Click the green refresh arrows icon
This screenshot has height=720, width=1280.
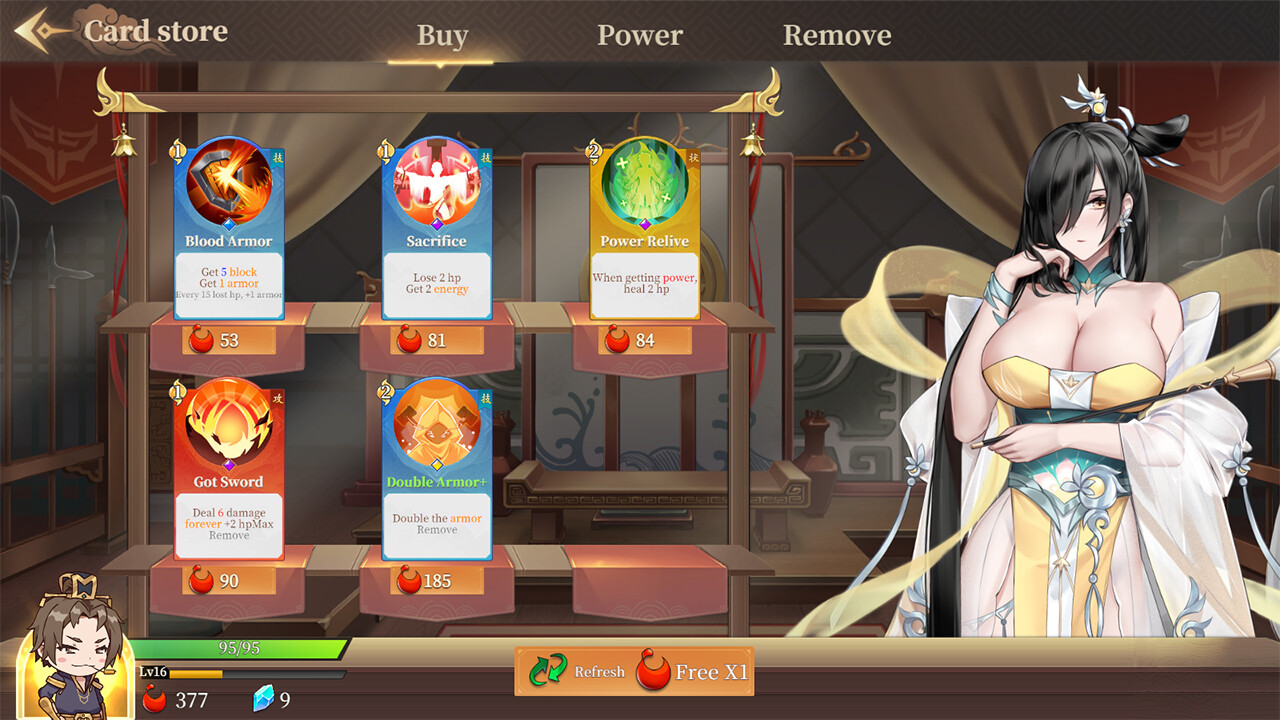pos(547,671)
